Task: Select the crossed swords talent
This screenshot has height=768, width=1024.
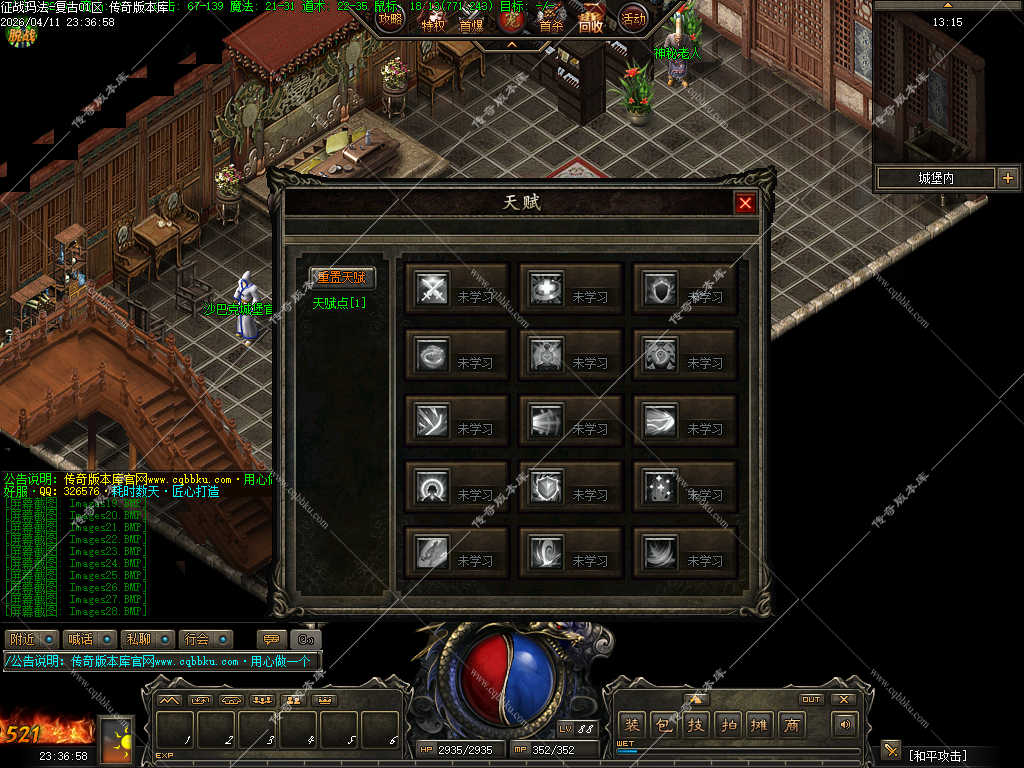Action: coord(433,289)
